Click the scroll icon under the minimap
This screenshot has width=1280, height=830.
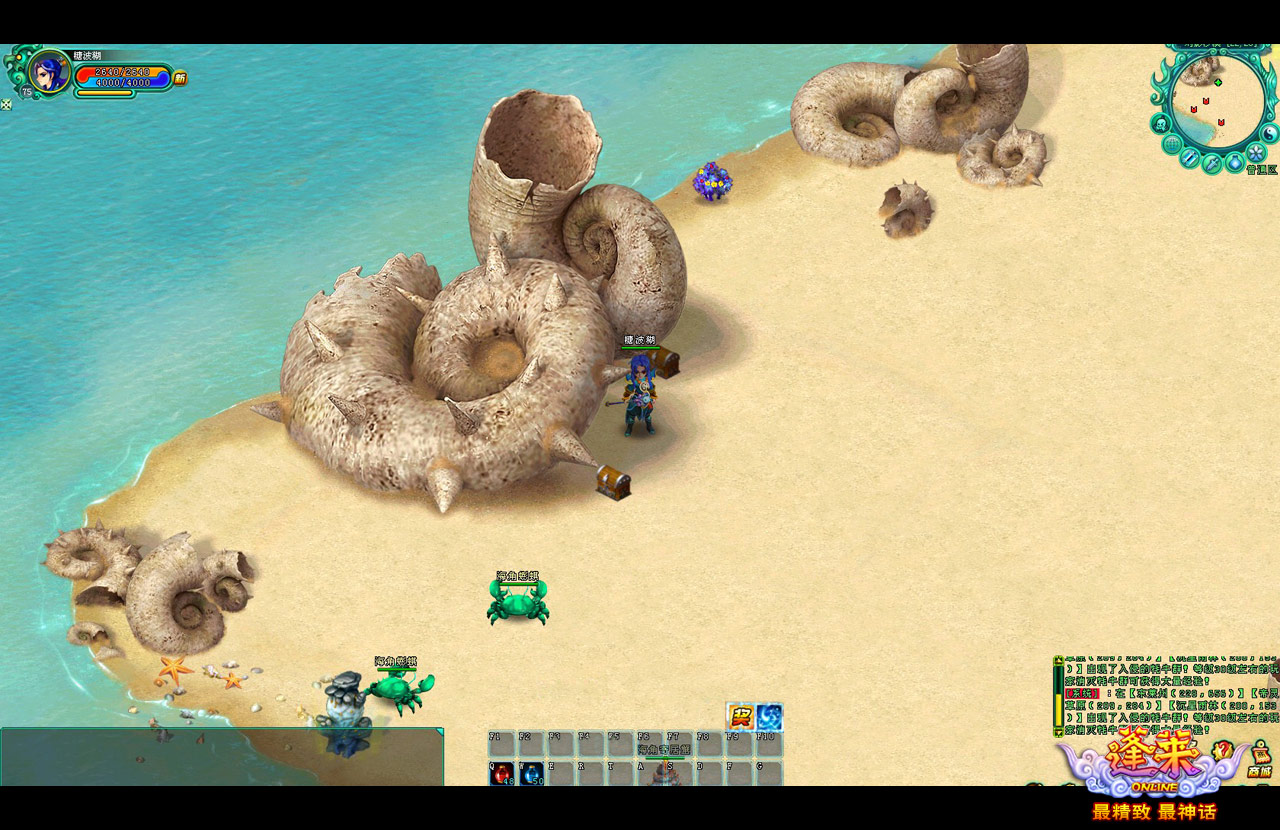pos(1190,158)
